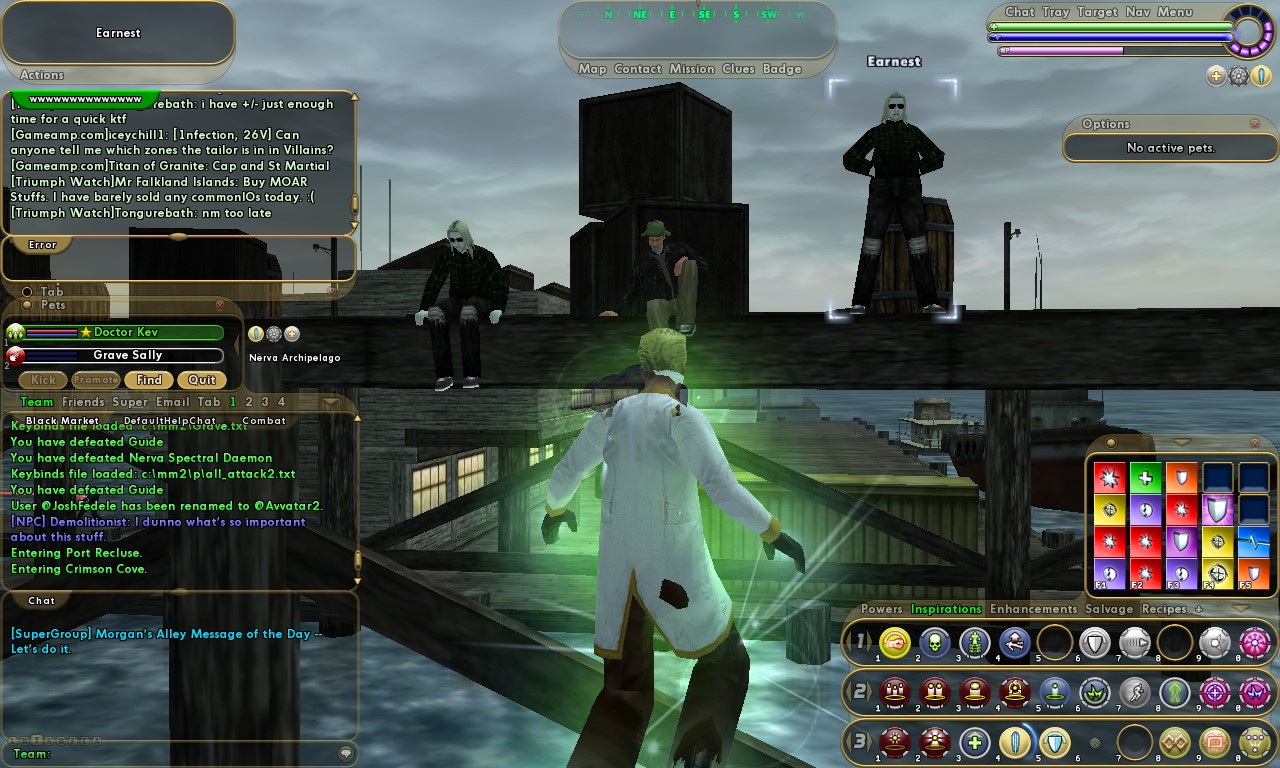Open the Map from the navigation bar
This screenshot has height=768, width=1280.
pyautogui.click(x=592, y=69)
